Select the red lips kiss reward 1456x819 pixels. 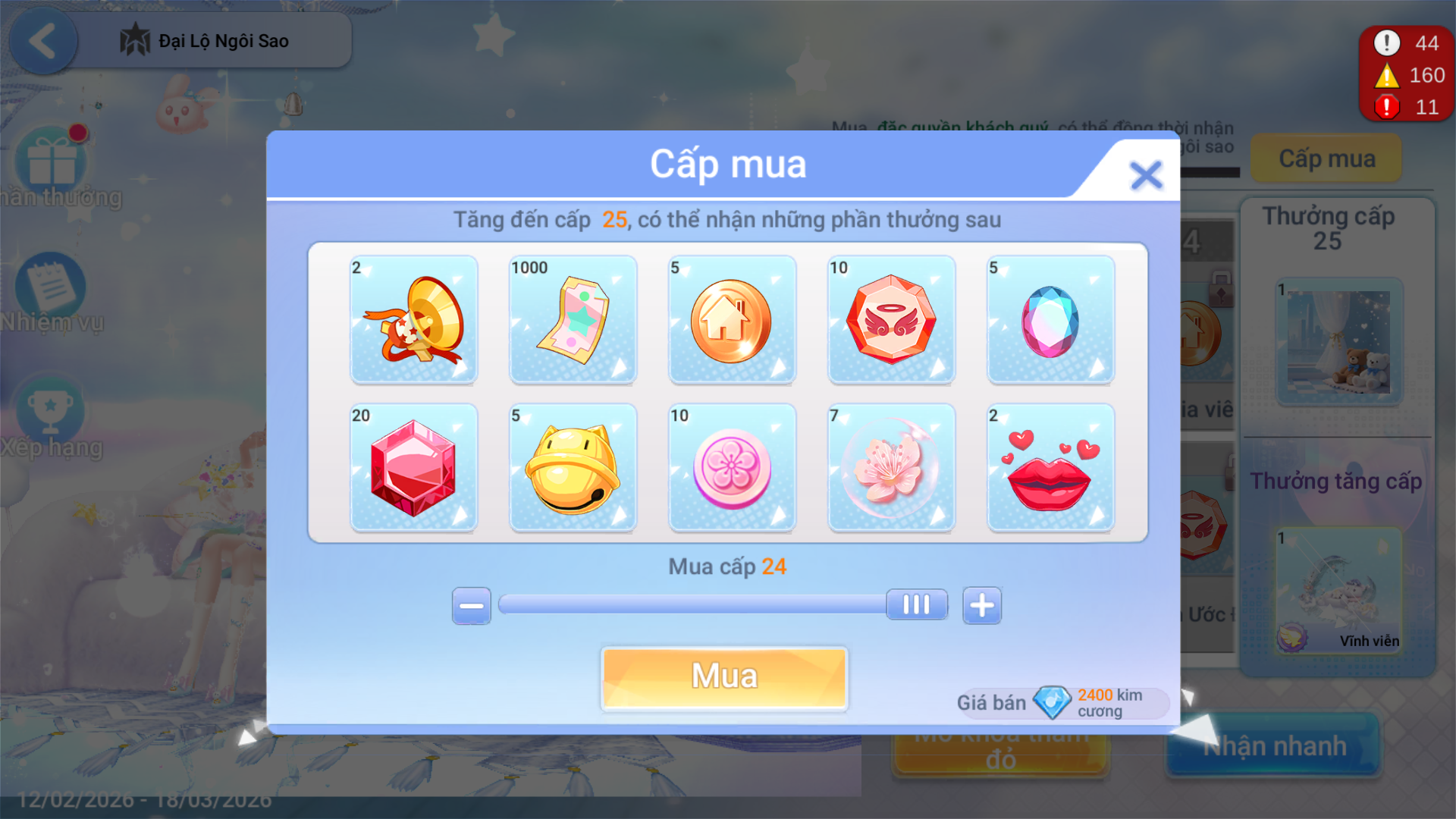click(x=1050, y=467)
